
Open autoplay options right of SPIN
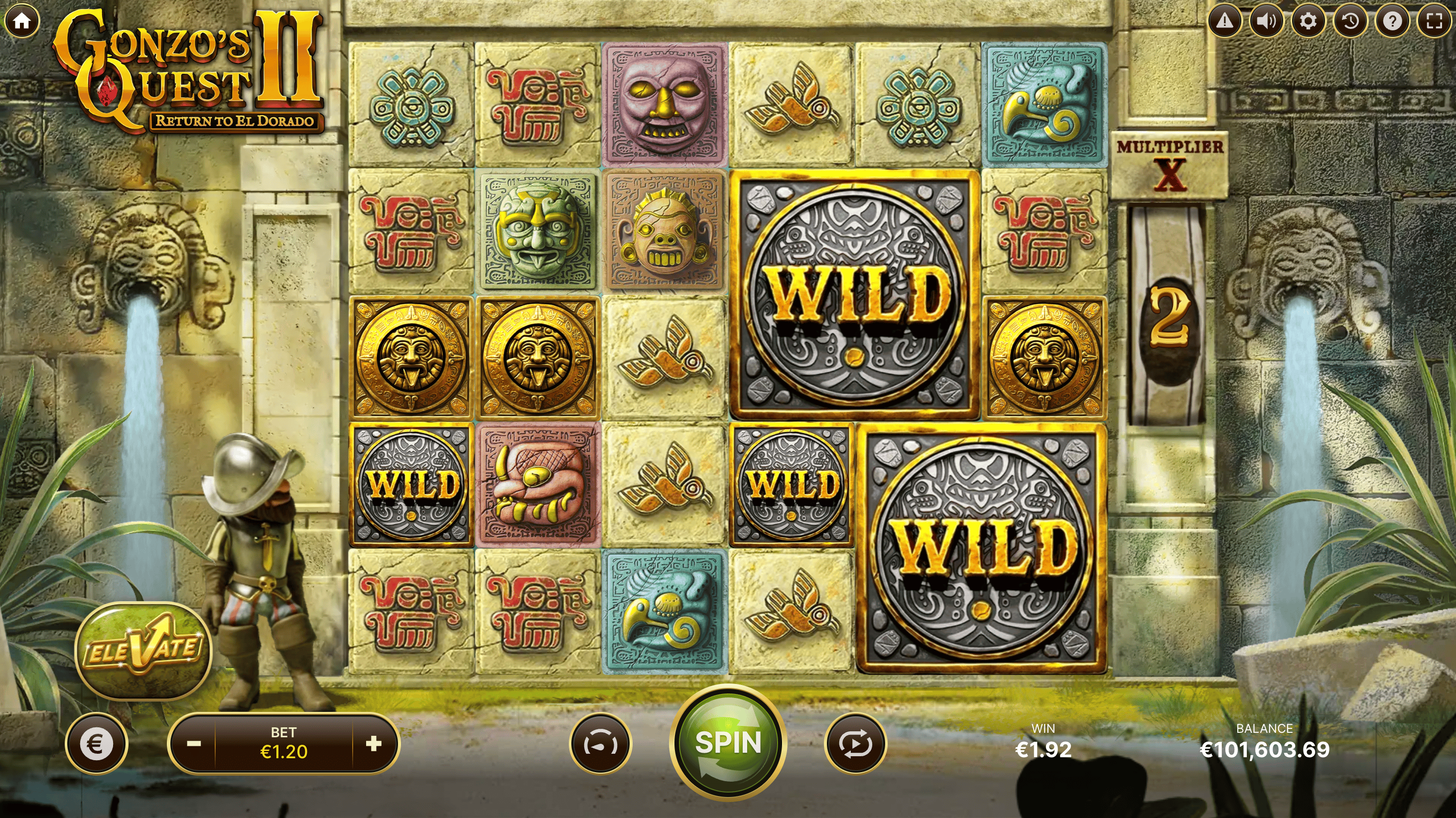tap(855, 744)
